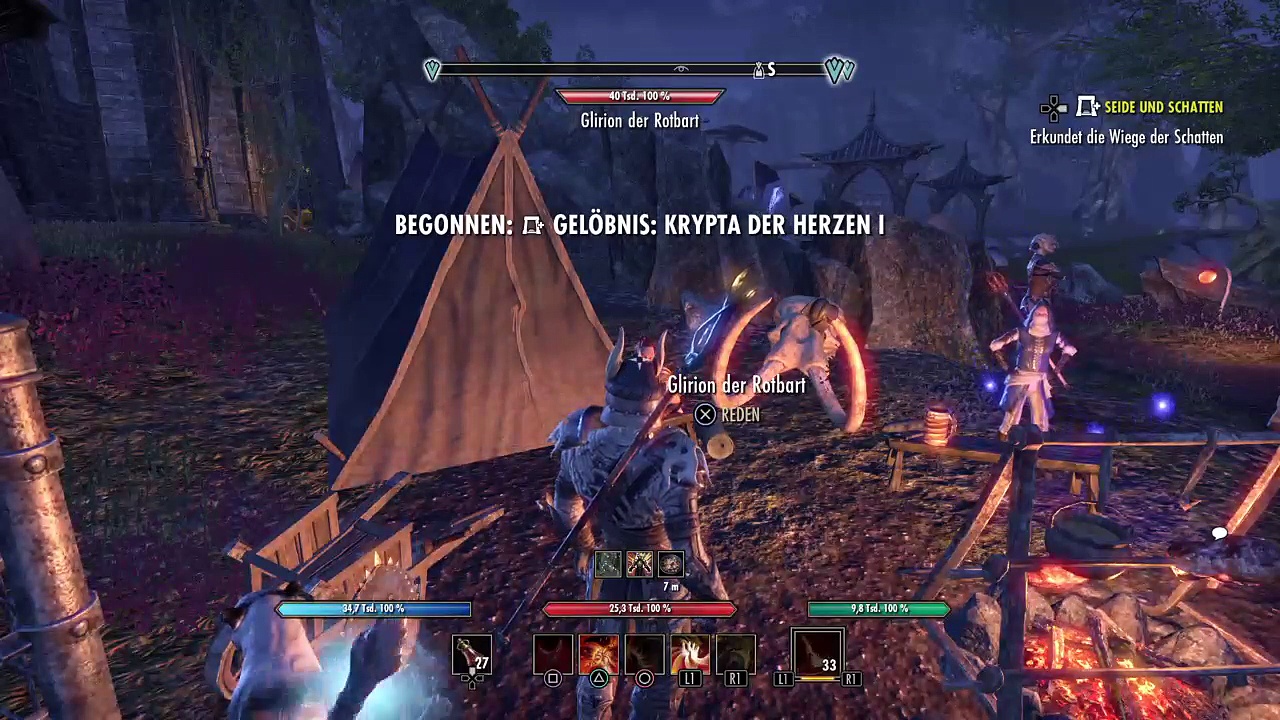Trigger the ultimate ability showing 33
The height and width of the screenshot is (720, 1280).
click(x=817, y=653)
